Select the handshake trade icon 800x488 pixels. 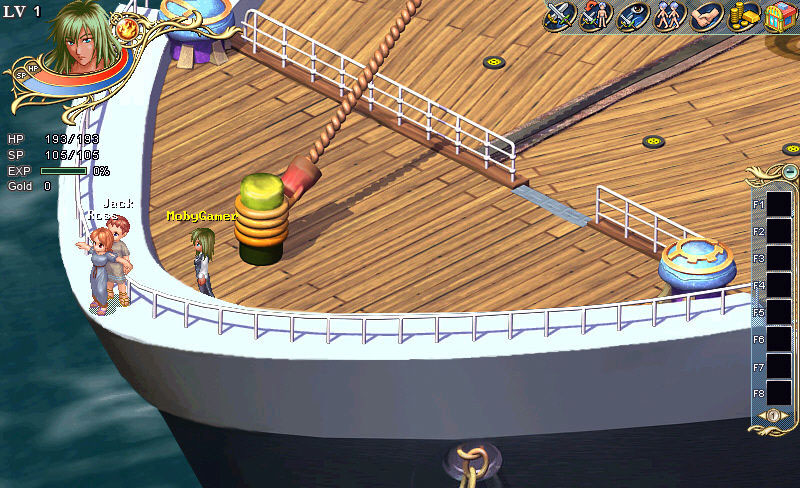706,17
